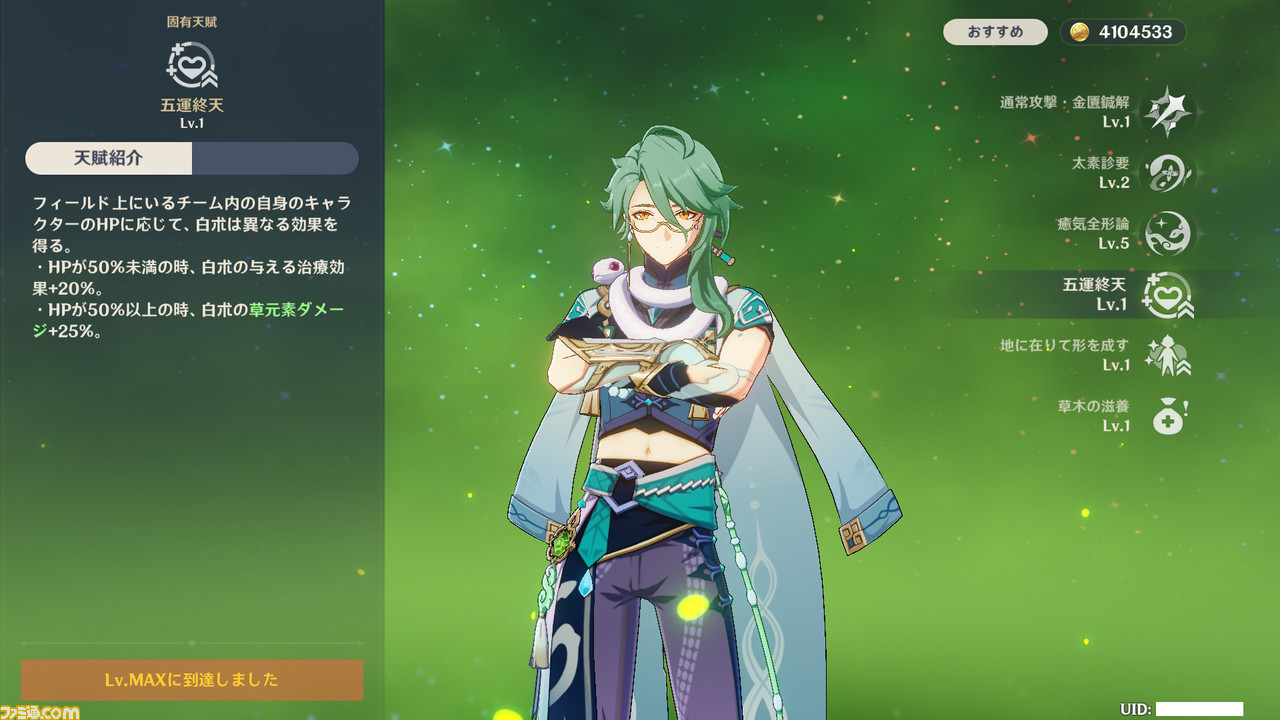Screen dimensions: 1280x720
Task: Select the 通常攻撃・金匱鍼解 talent
Action: (x=1168, y=111)
